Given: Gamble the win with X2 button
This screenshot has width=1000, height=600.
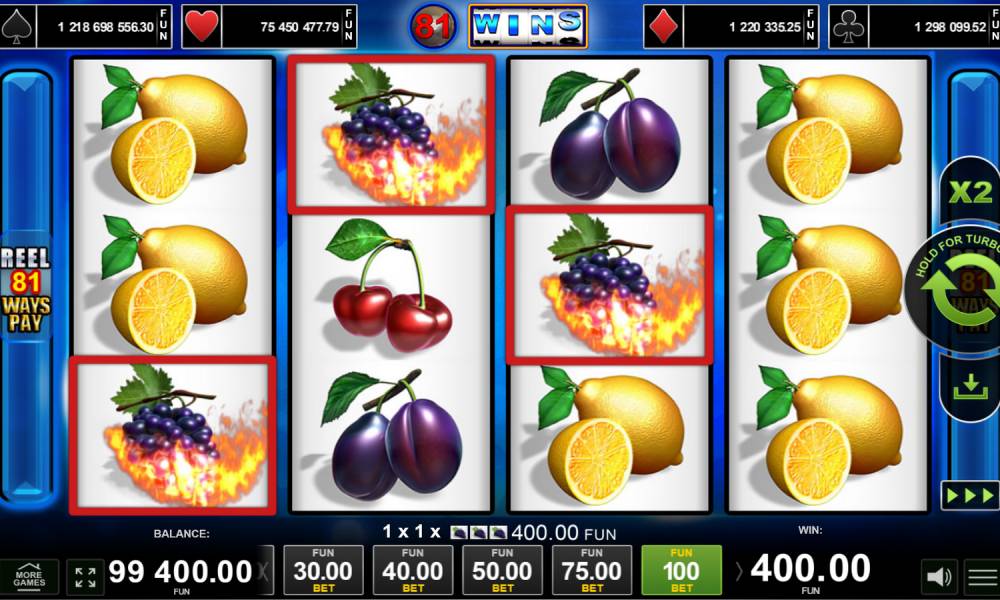Looking at the screenshot, I should 968,193.
